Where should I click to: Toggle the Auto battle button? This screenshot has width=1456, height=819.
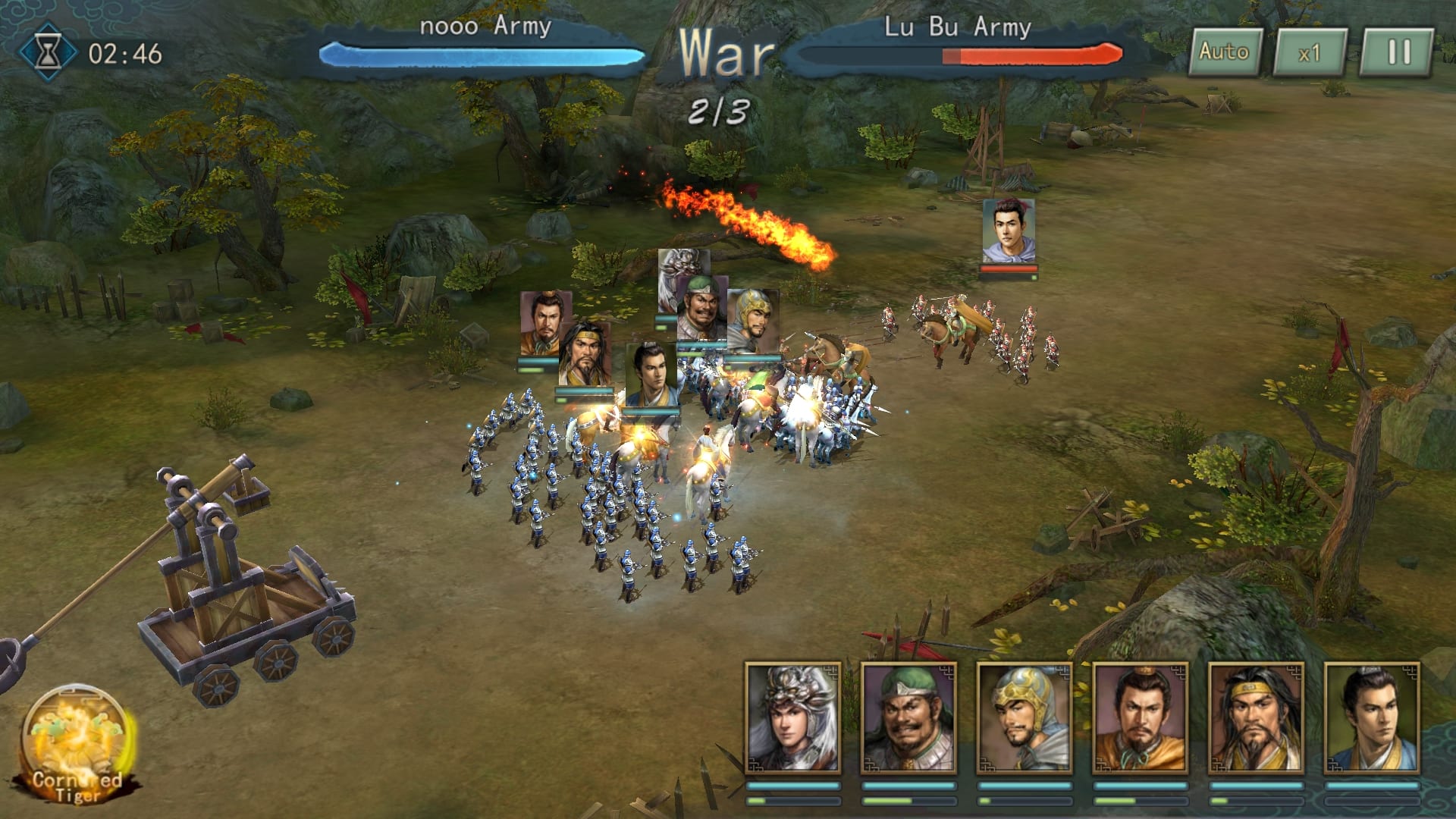click(1224, 52)
